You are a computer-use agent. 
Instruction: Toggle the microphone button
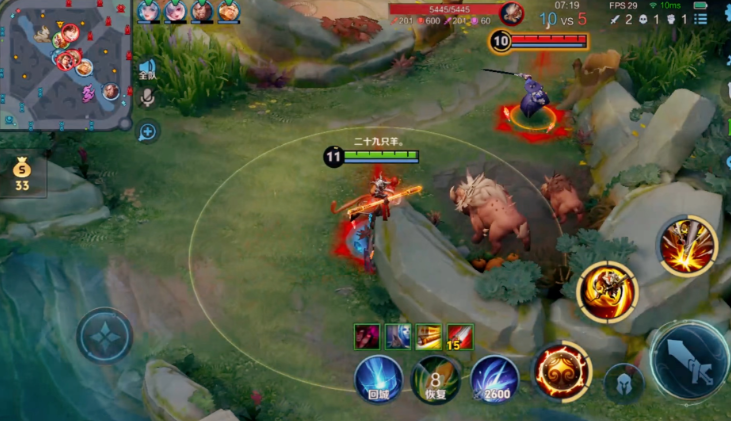tap(147, 97)
